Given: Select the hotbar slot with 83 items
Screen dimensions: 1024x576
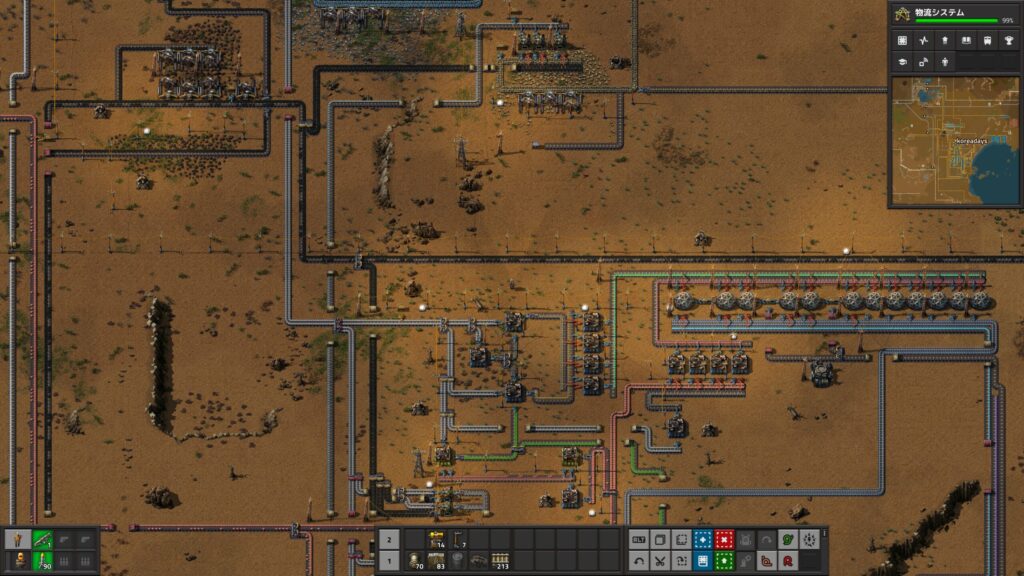Looking at the screenshot, I should 436,560.
